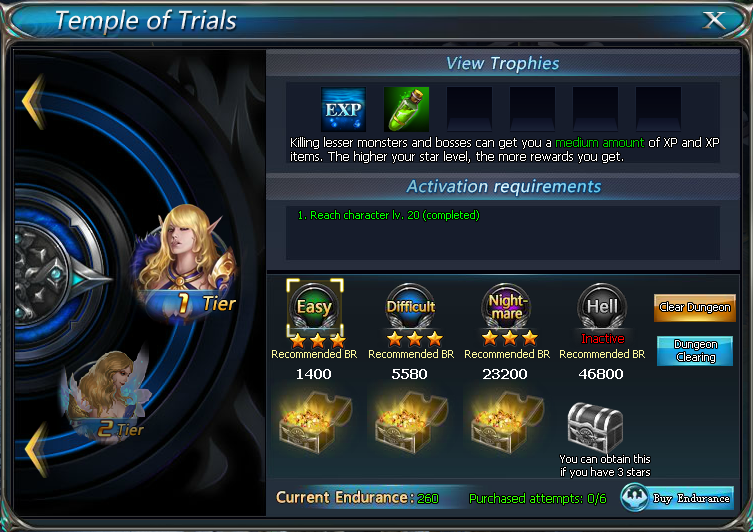Select the Nightmare difficulty

pyautogui.click(x=507, y=307)
